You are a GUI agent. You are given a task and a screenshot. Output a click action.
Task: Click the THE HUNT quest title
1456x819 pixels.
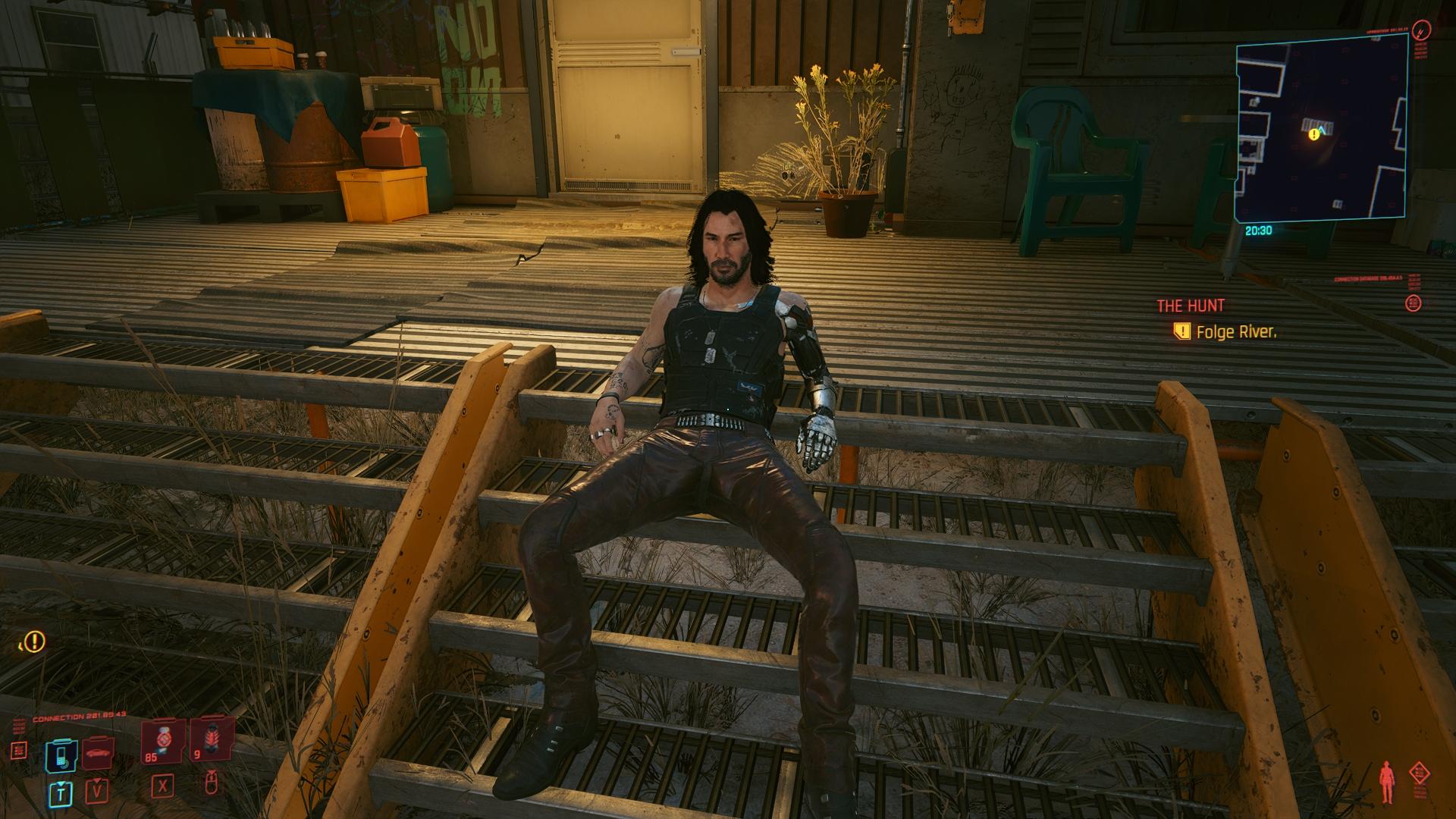[x=1190, y=306]
